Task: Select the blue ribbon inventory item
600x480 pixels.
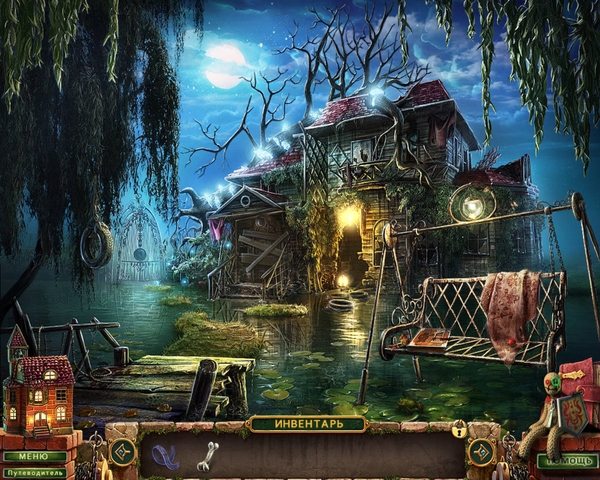Action: click(x=165, y=455)
